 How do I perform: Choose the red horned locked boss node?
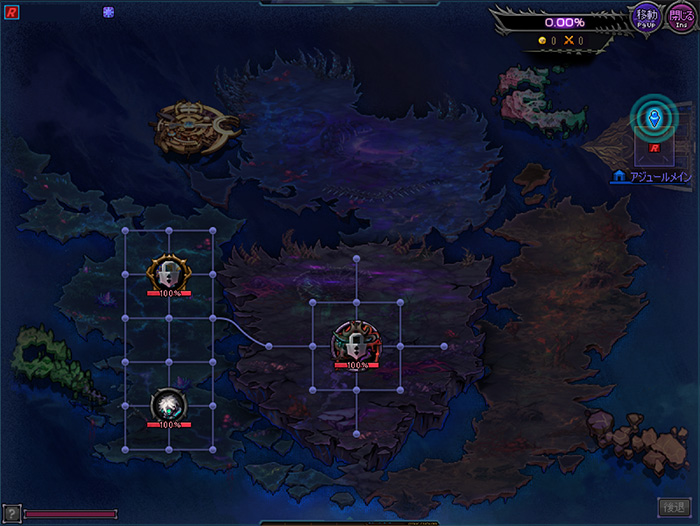click(356, 344)
